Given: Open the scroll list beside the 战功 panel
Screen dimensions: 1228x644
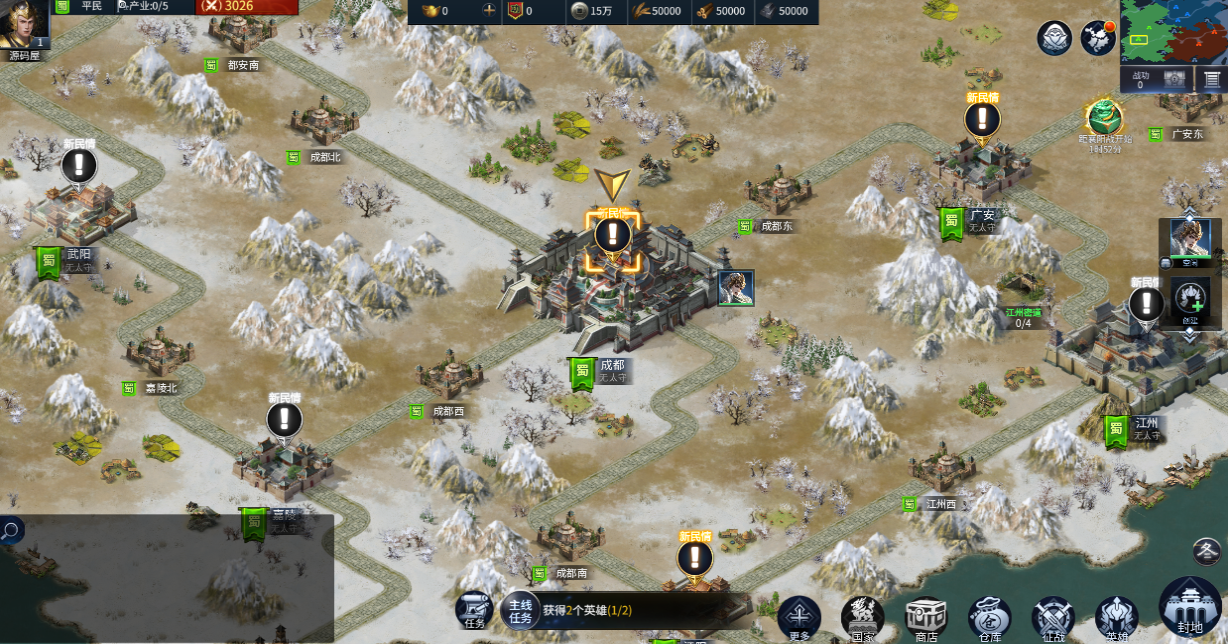Looking at the screenshot, I should tap(1211, 79).
